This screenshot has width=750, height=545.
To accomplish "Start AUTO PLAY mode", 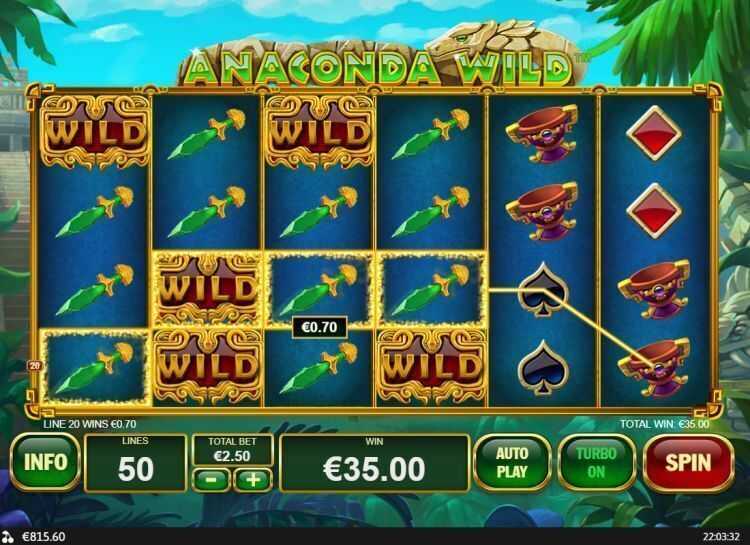I will coord(512,462).
